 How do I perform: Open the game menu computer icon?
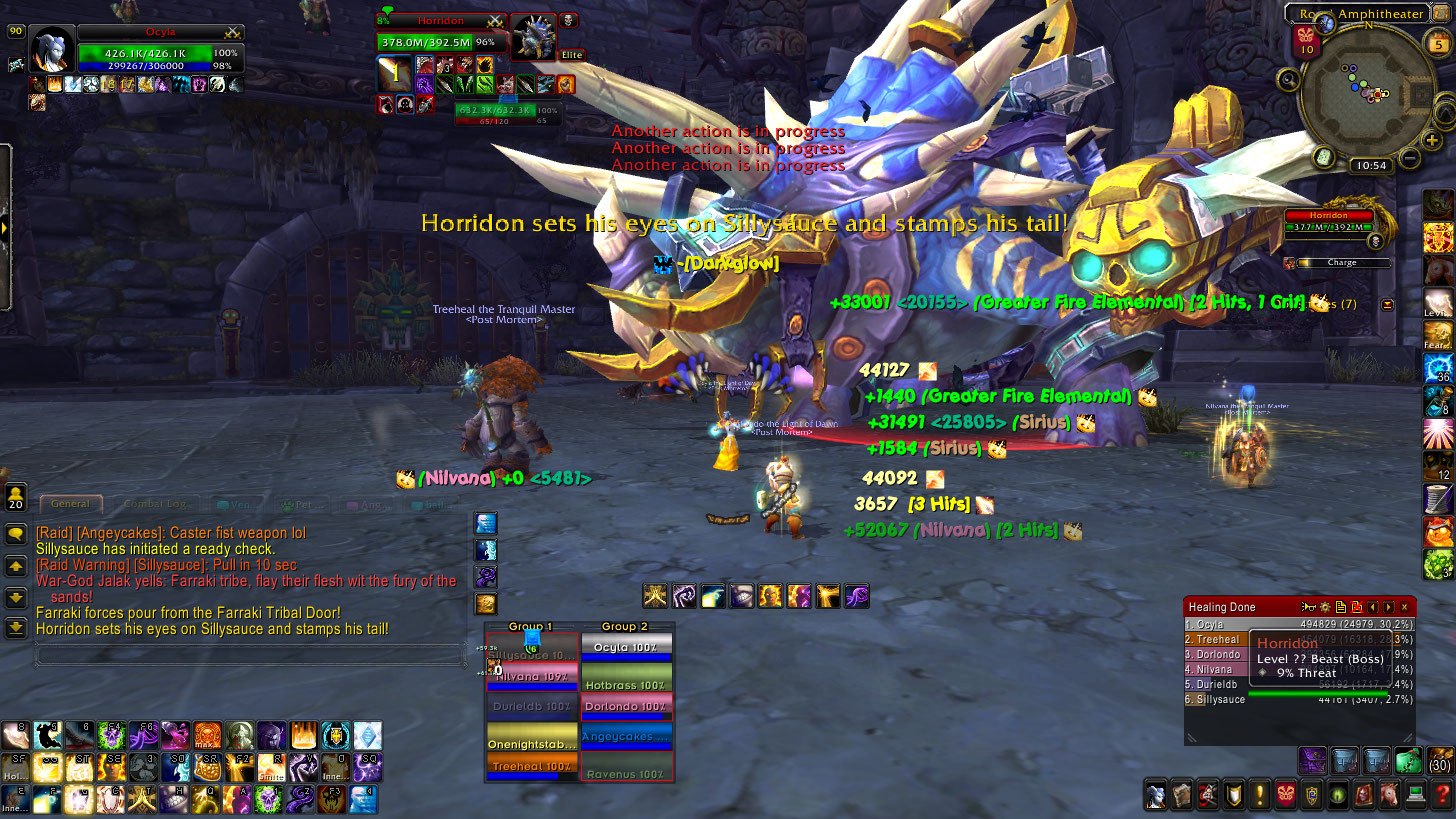pos(1414,796)
